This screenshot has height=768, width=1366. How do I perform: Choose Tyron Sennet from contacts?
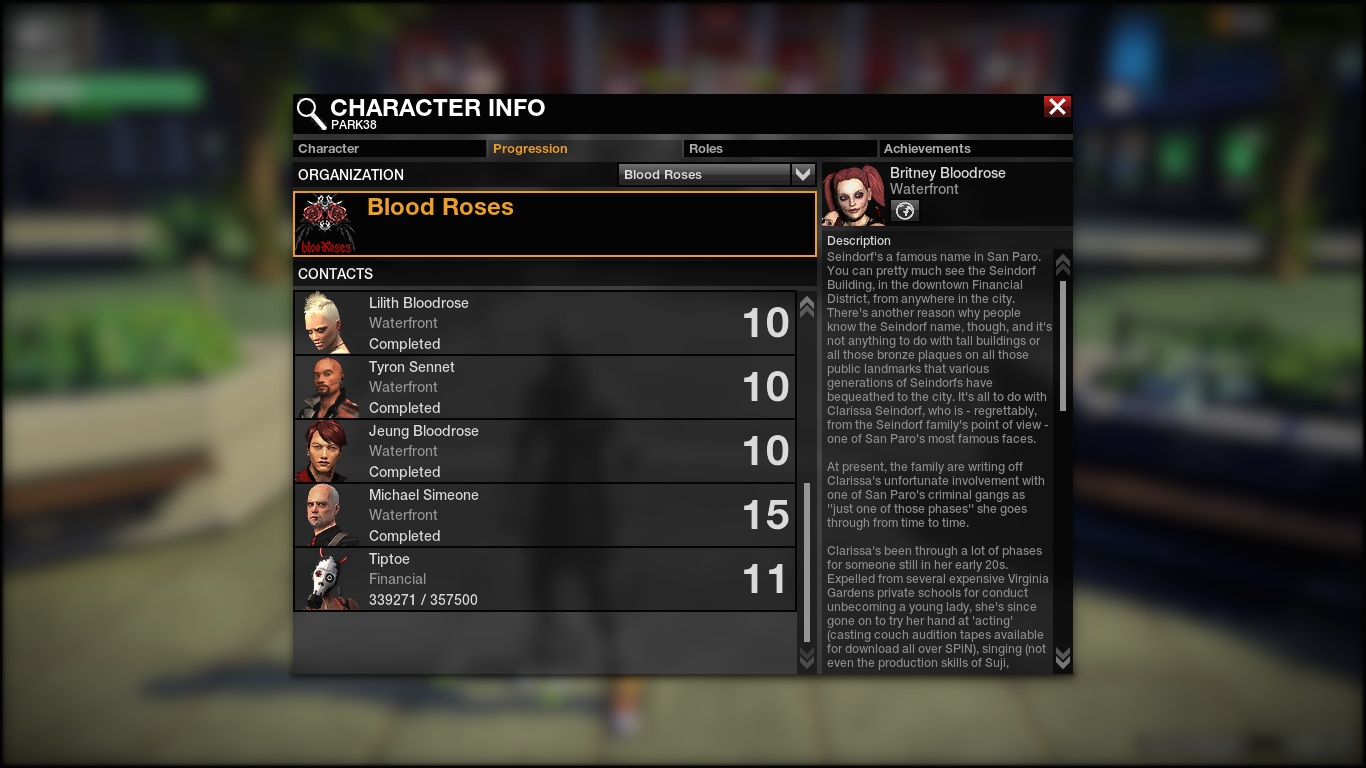point(545,387)
